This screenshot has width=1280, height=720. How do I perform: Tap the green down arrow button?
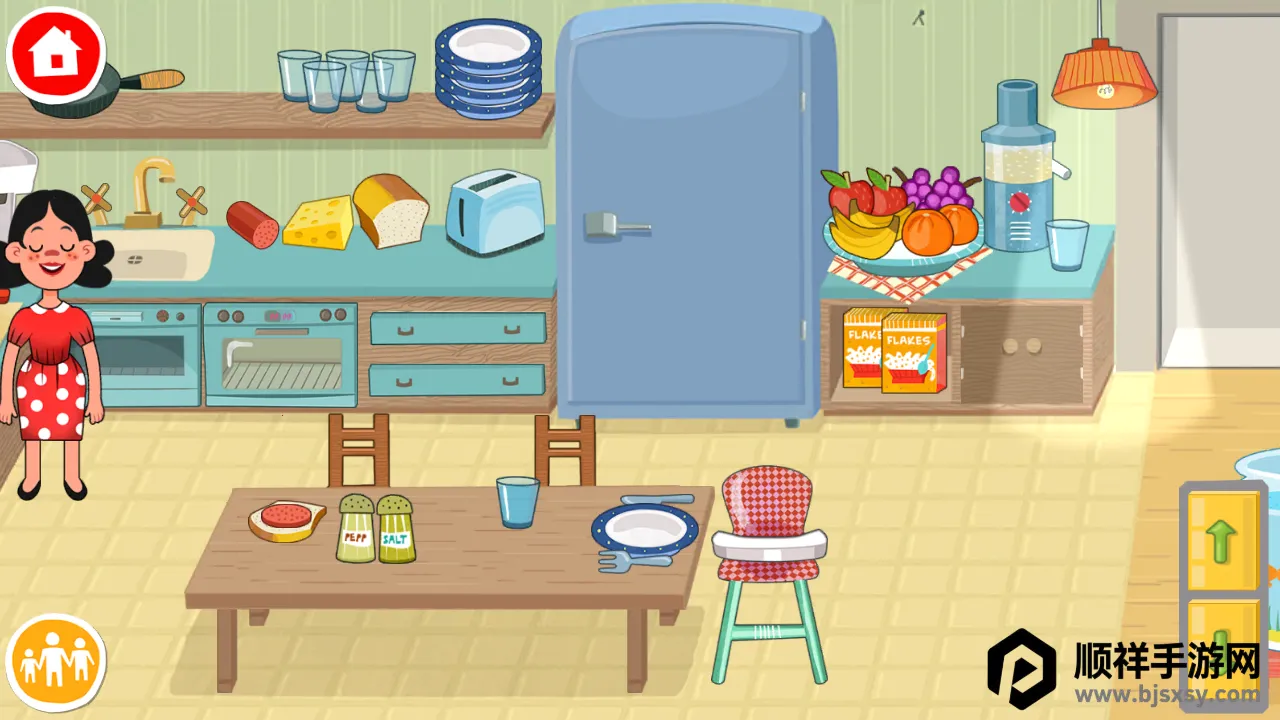(1222, 640)
